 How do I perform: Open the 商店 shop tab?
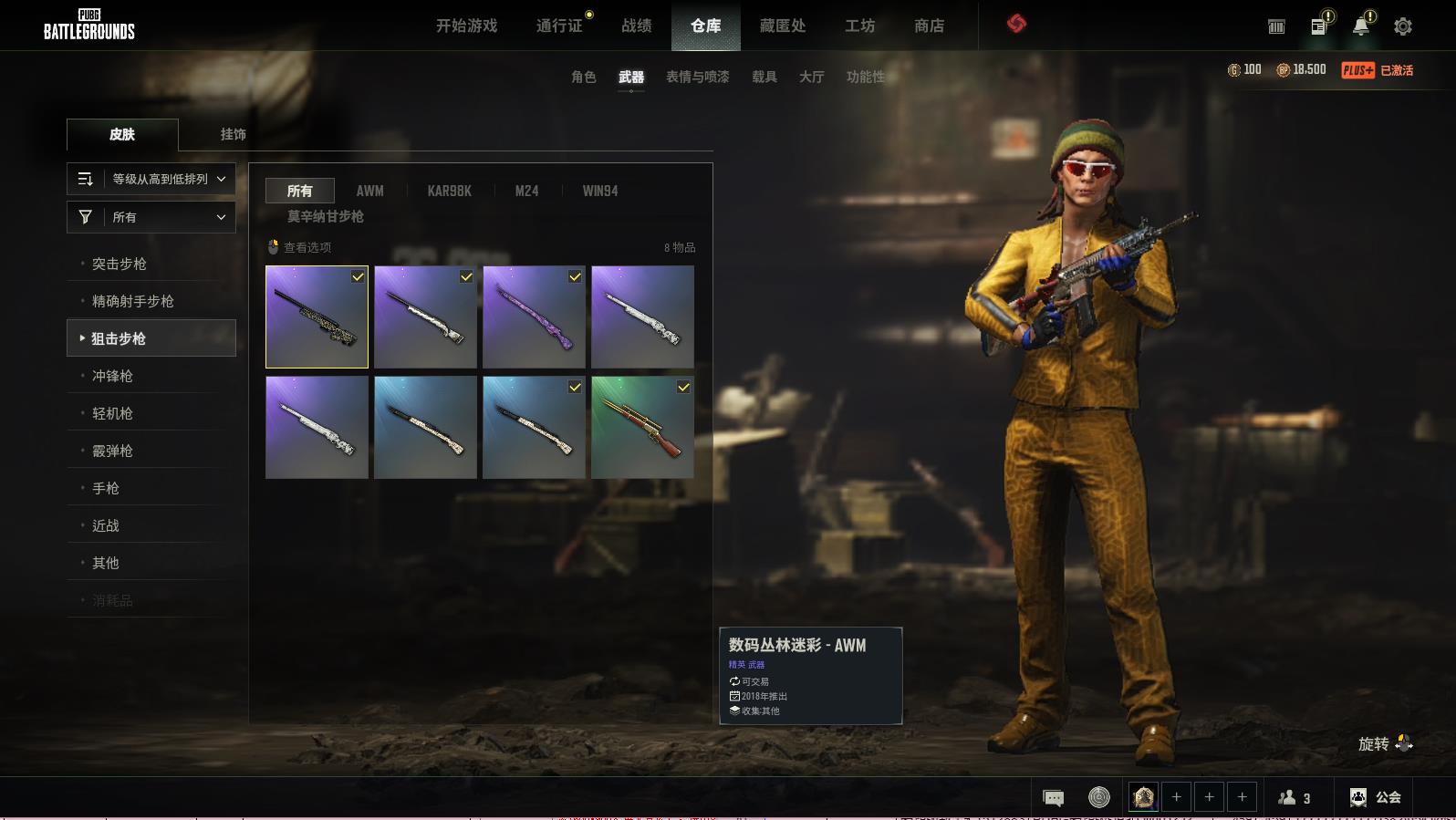click(x=929, y=26)
